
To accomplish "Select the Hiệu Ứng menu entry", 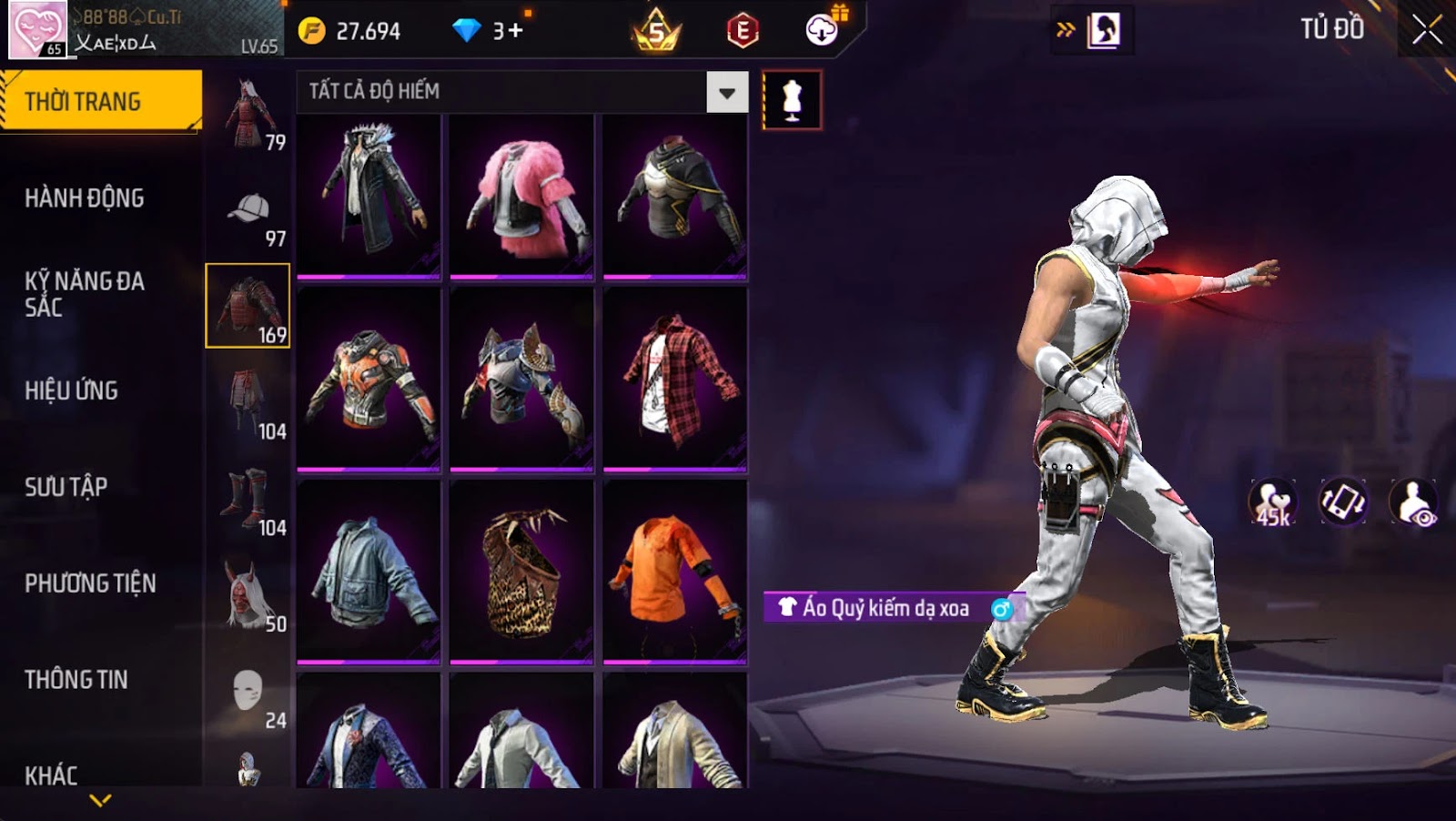I will pos(72,390).
